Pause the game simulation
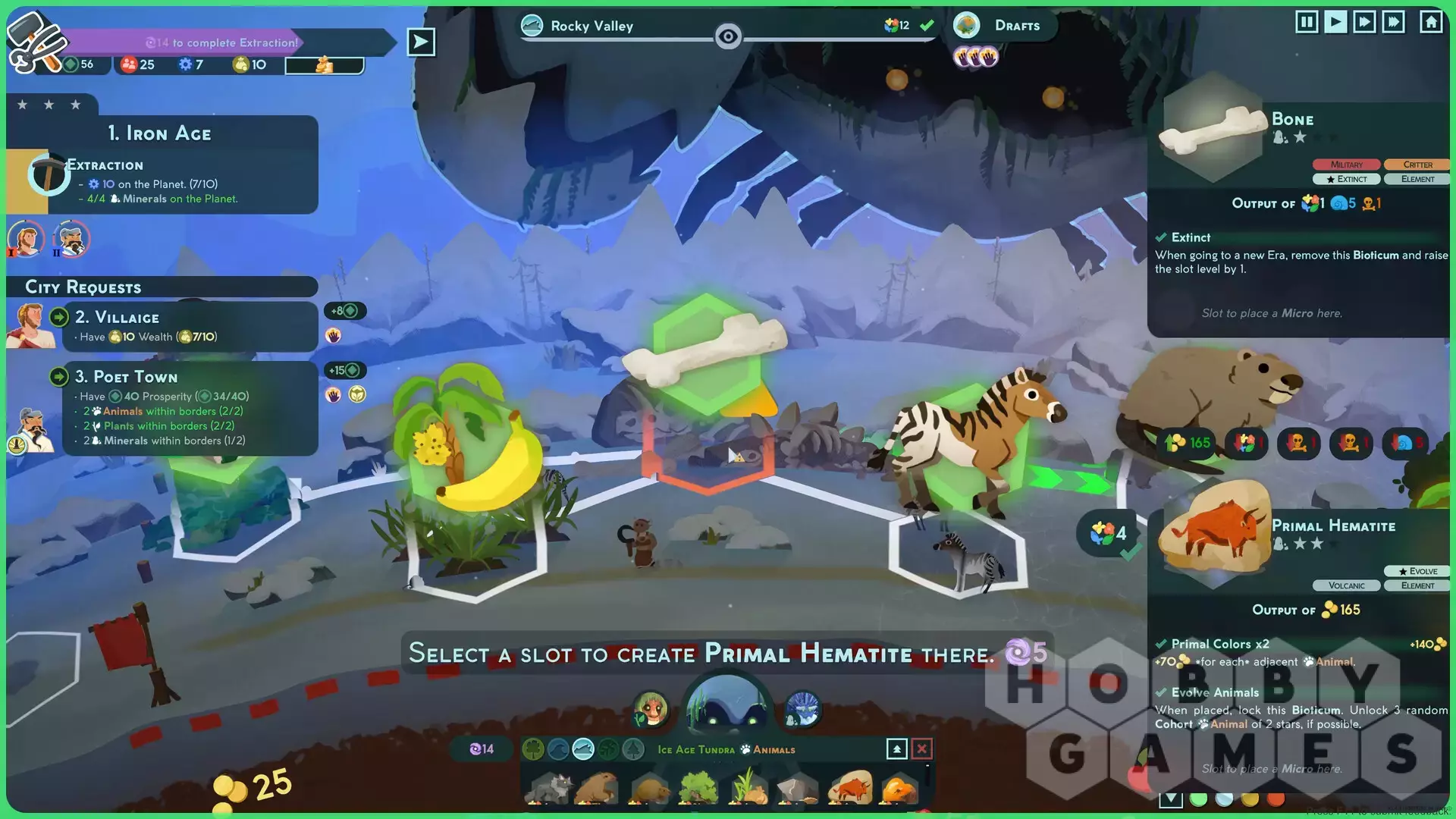 pyautogui.click(x=1307, y=22)
